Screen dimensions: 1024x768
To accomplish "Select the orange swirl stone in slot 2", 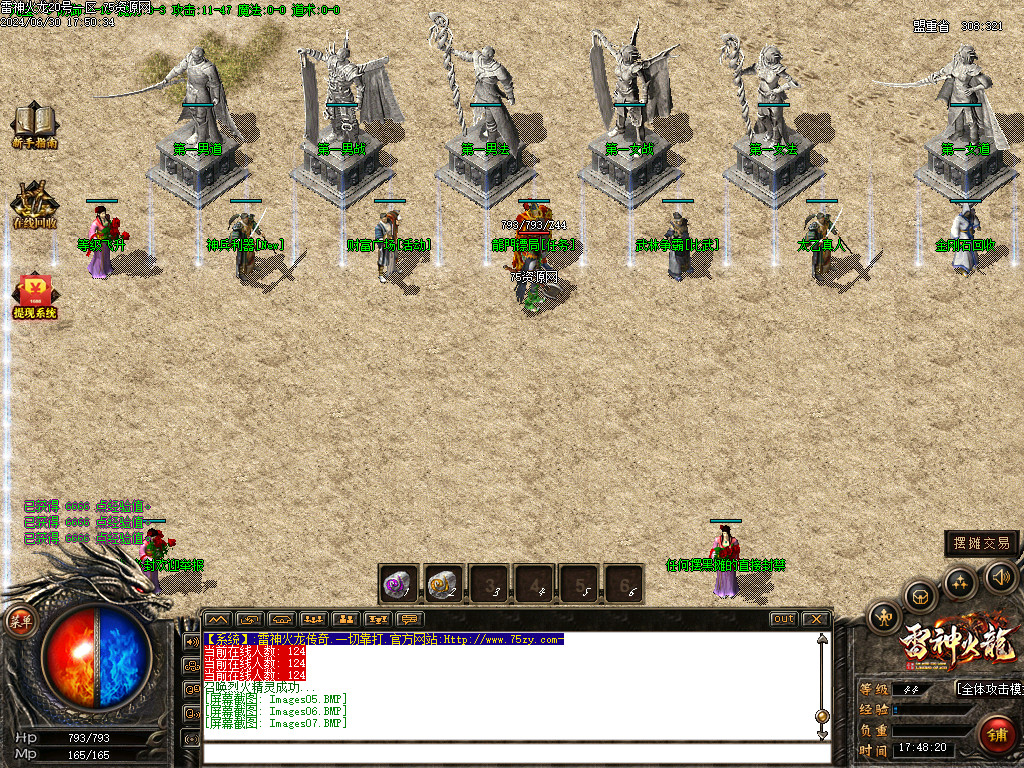I will tap(443, 583).
